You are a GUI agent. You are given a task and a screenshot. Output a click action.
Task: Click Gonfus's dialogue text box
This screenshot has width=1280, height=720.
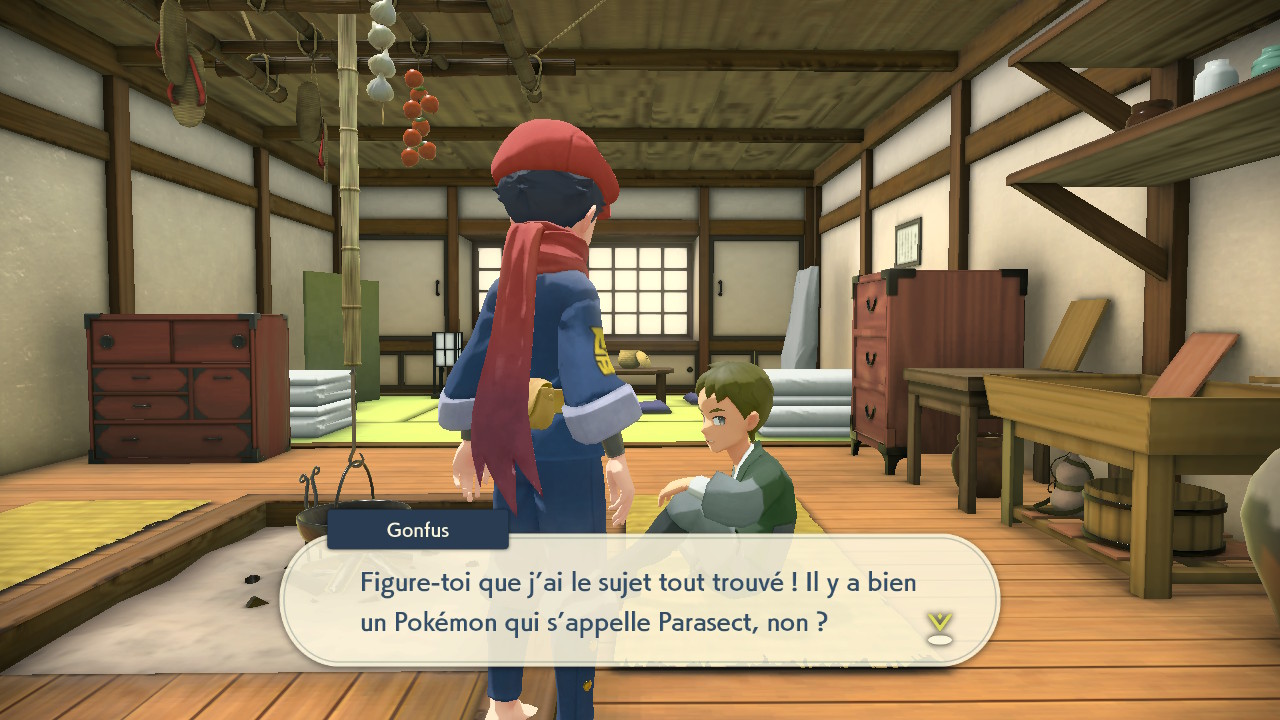(640, 601)
